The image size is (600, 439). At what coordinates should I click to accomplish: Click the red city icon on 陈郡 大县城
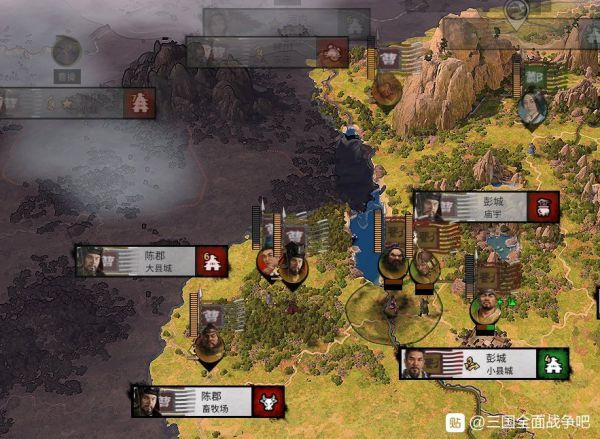point(212,261)
